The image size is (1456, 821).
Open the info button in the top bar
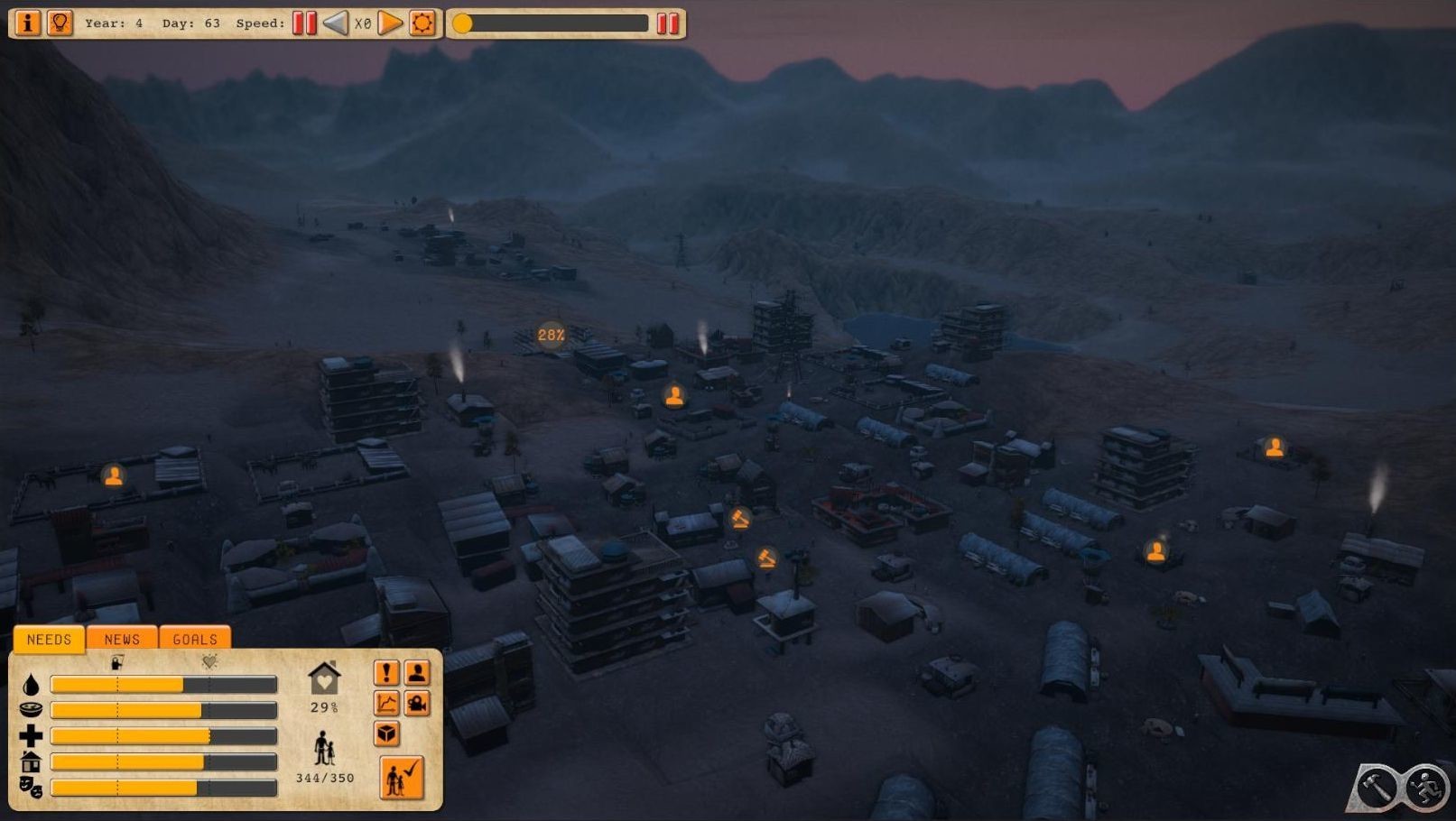(x=27, y=23)
